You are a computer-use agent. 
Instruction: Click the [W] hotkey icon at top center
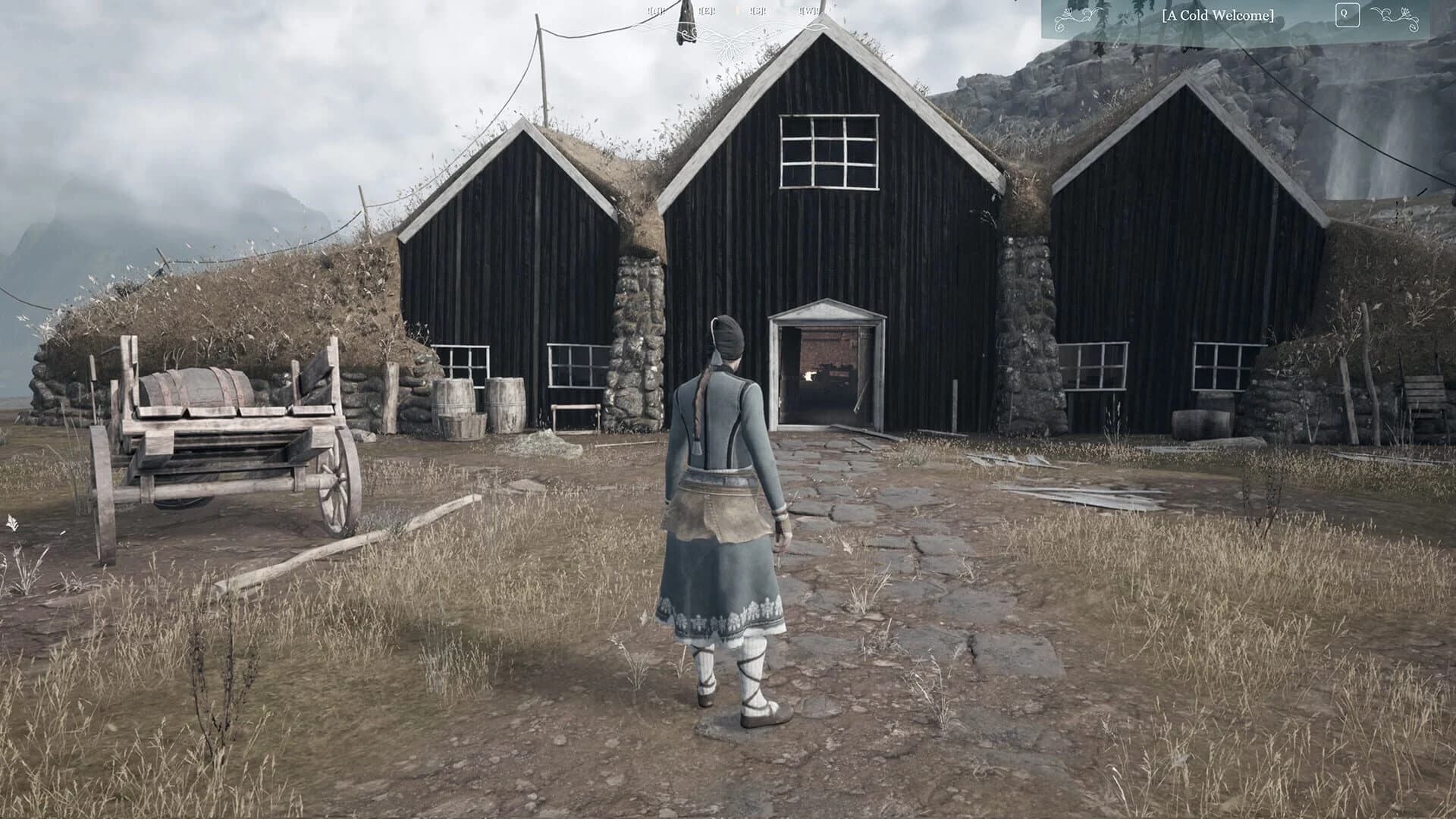click(x=808, y=11)
